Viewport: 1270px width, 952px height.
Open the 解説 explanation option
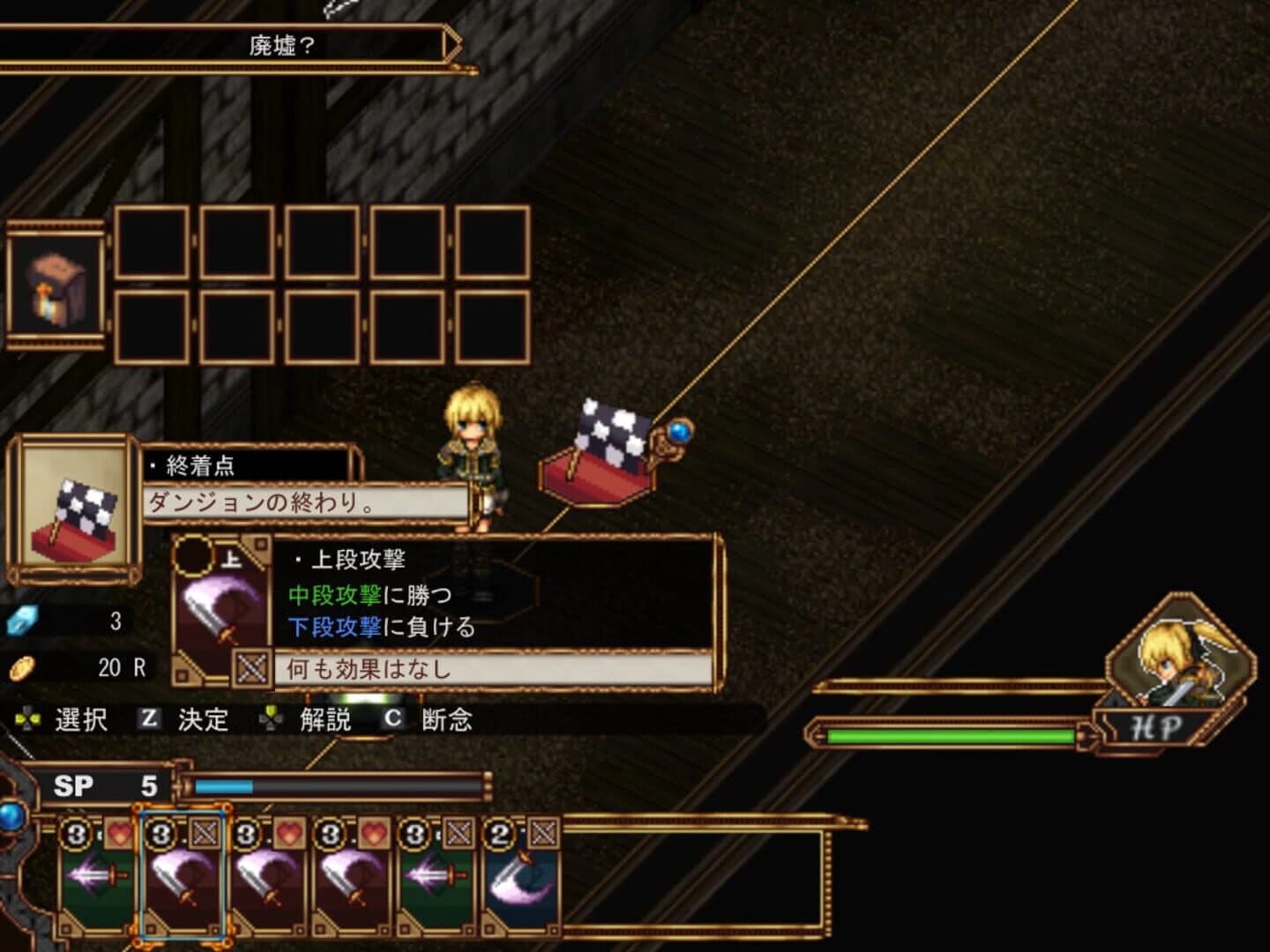[325, 720]
